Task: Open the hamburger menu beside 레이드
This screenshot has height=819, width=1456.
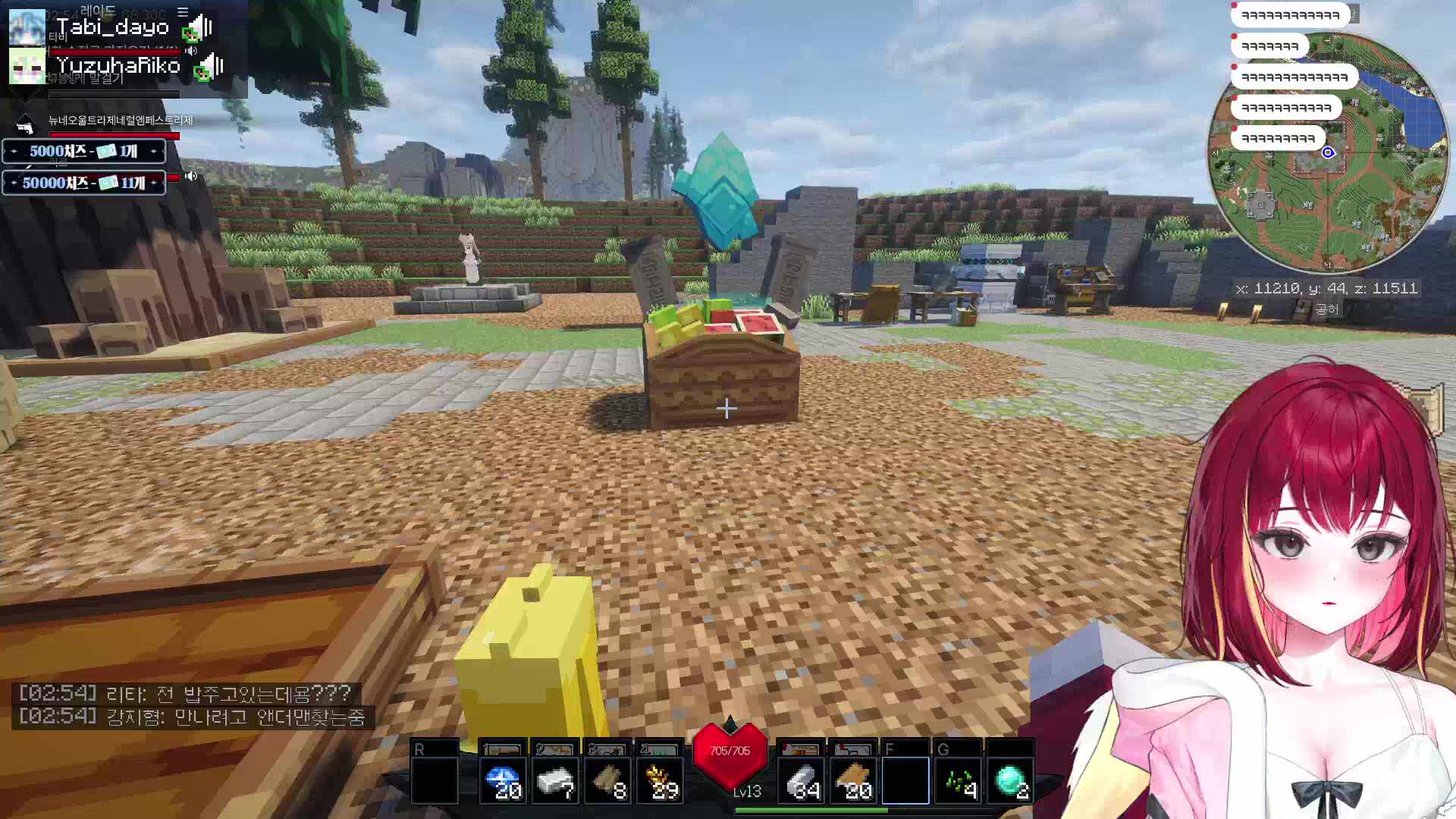Action: 183,12
